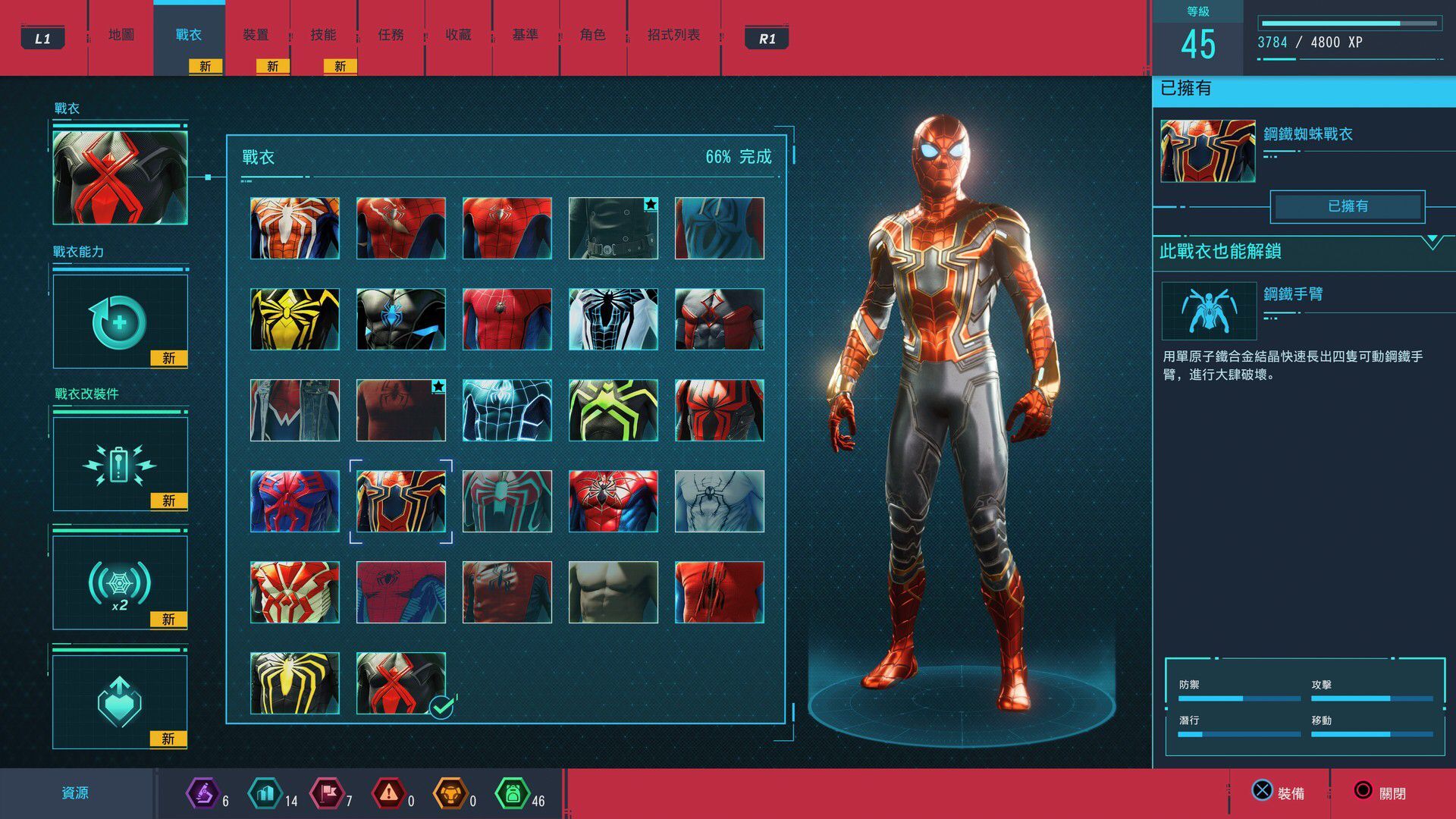Open the 招式列表 tab
This screenshot has width=1456, height=819.
tap(673, 35)
